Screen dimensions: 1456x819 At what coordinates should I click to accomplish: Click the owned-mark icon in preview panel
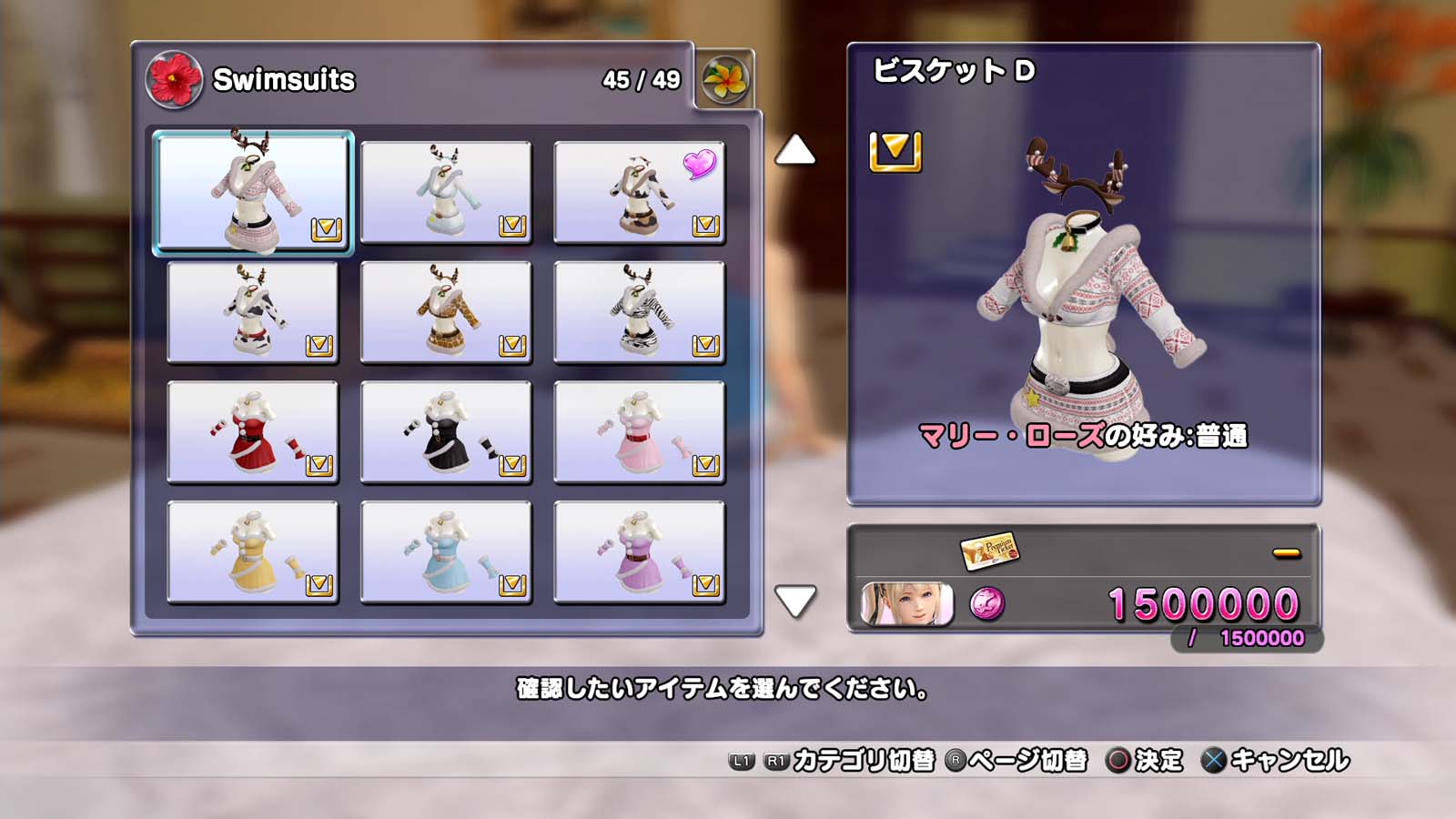[895, 151]
